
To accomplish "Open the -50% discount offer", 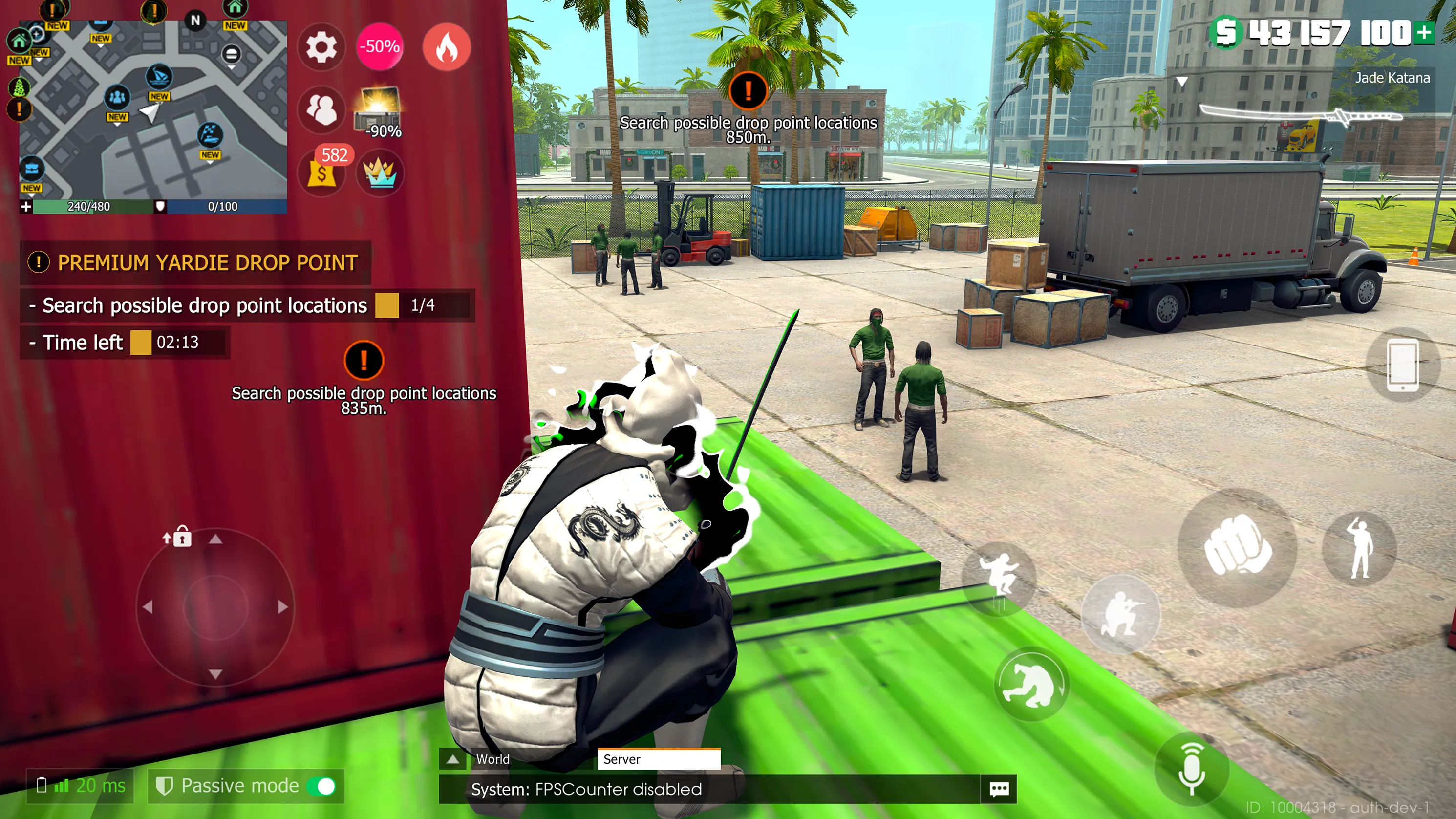I will (380, 48).
